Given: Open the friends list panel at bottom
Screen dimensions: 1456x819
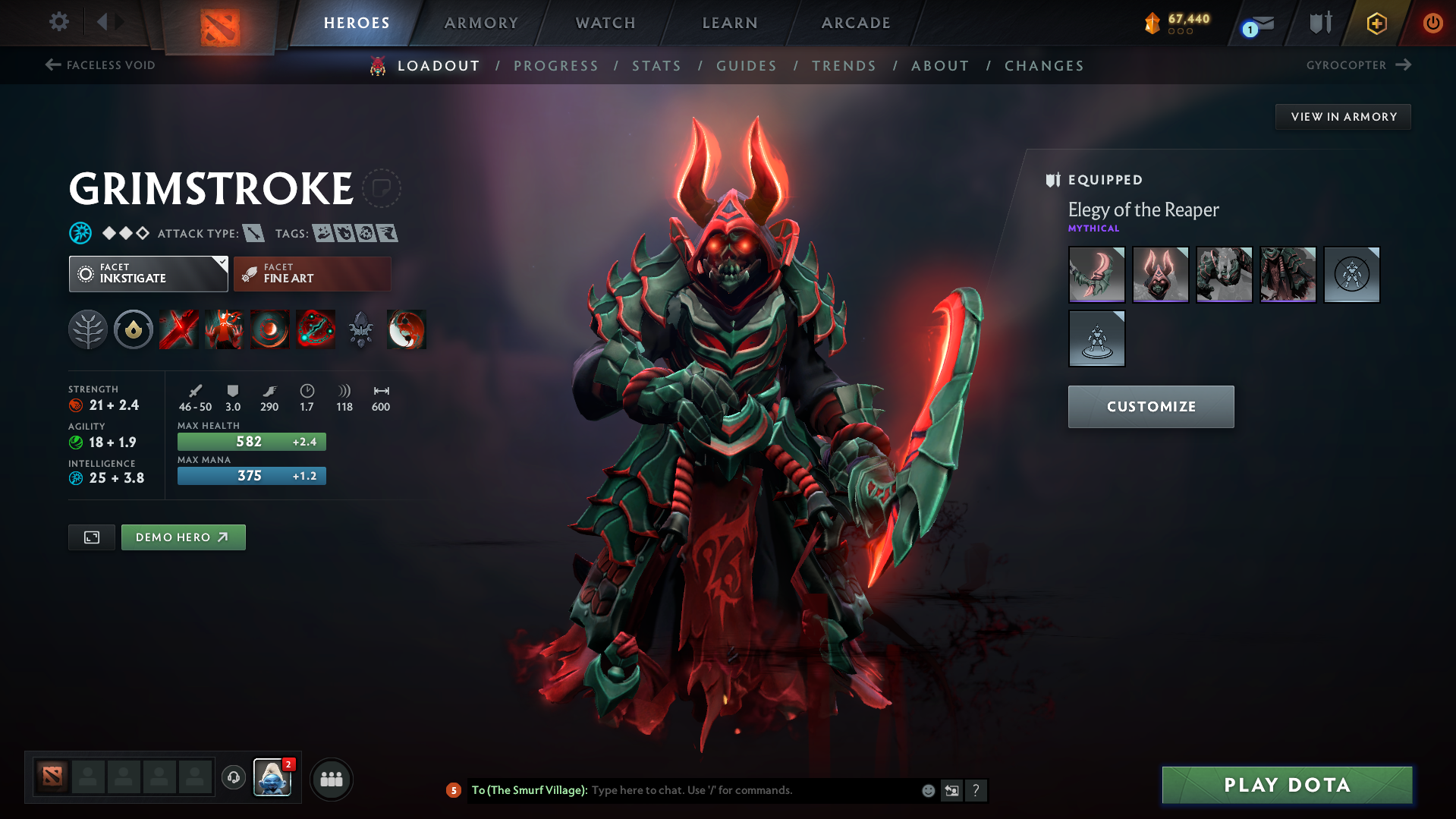Looking at the screenshot, I should [331, 779].
